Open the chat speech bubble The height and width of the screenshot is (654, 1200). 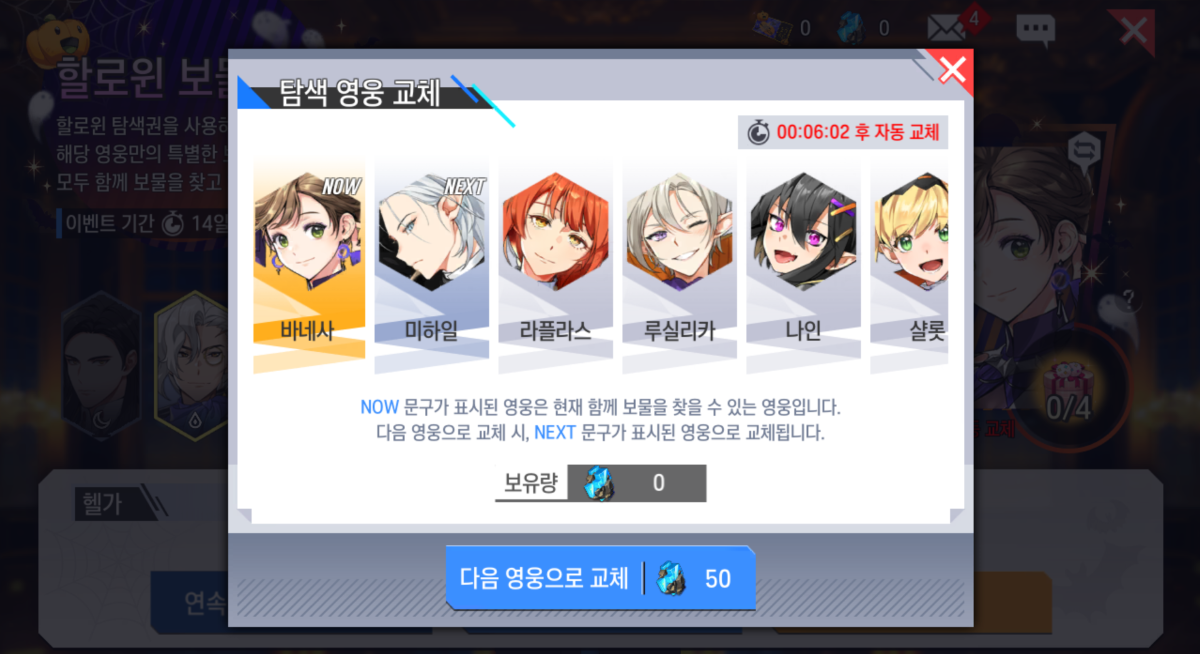tap(1035, 29)
